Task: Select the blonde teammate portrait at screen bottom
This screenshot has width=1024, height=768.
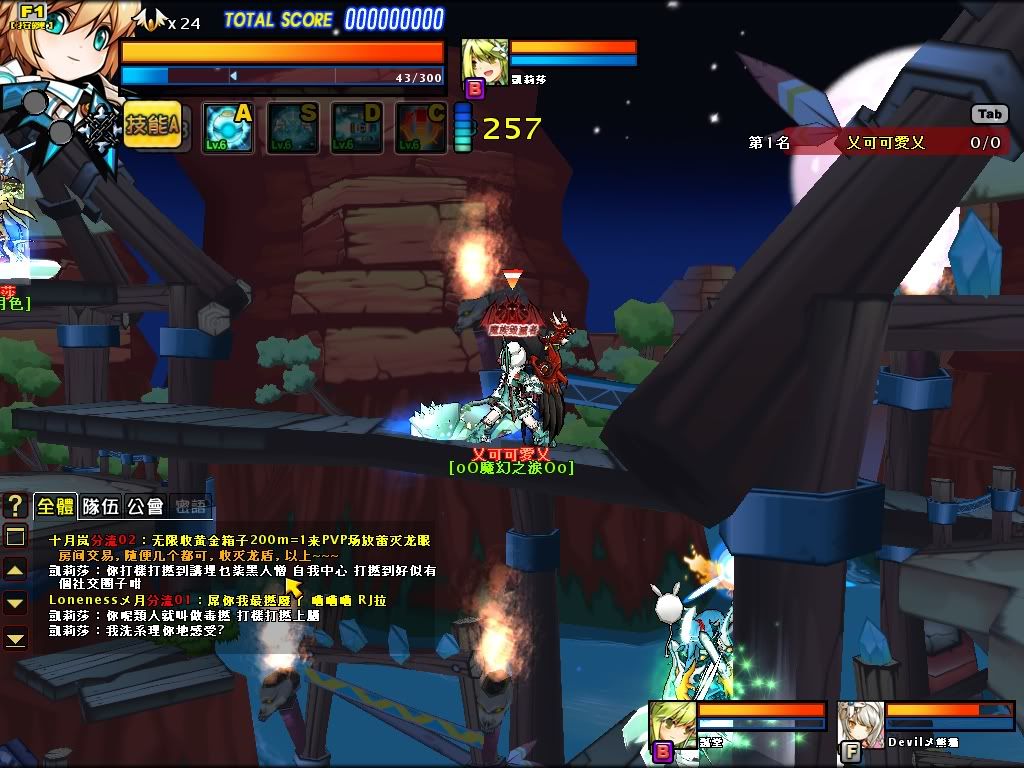Action: [673, 725]
